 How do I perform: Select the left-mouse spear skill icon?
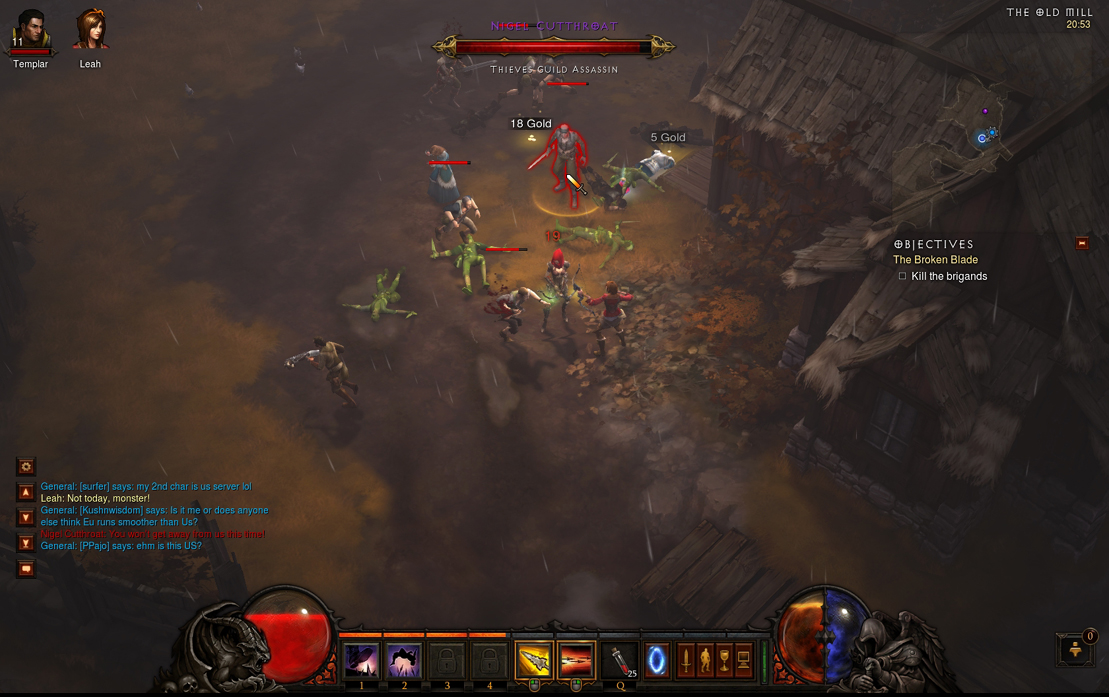[534, 661]
